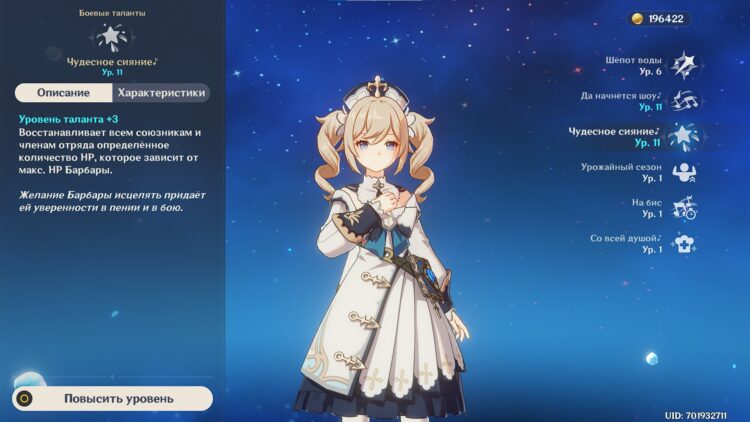Show the На бис passive talent
The width and height of the screenshot is (750, 422).
pos(684,208)
